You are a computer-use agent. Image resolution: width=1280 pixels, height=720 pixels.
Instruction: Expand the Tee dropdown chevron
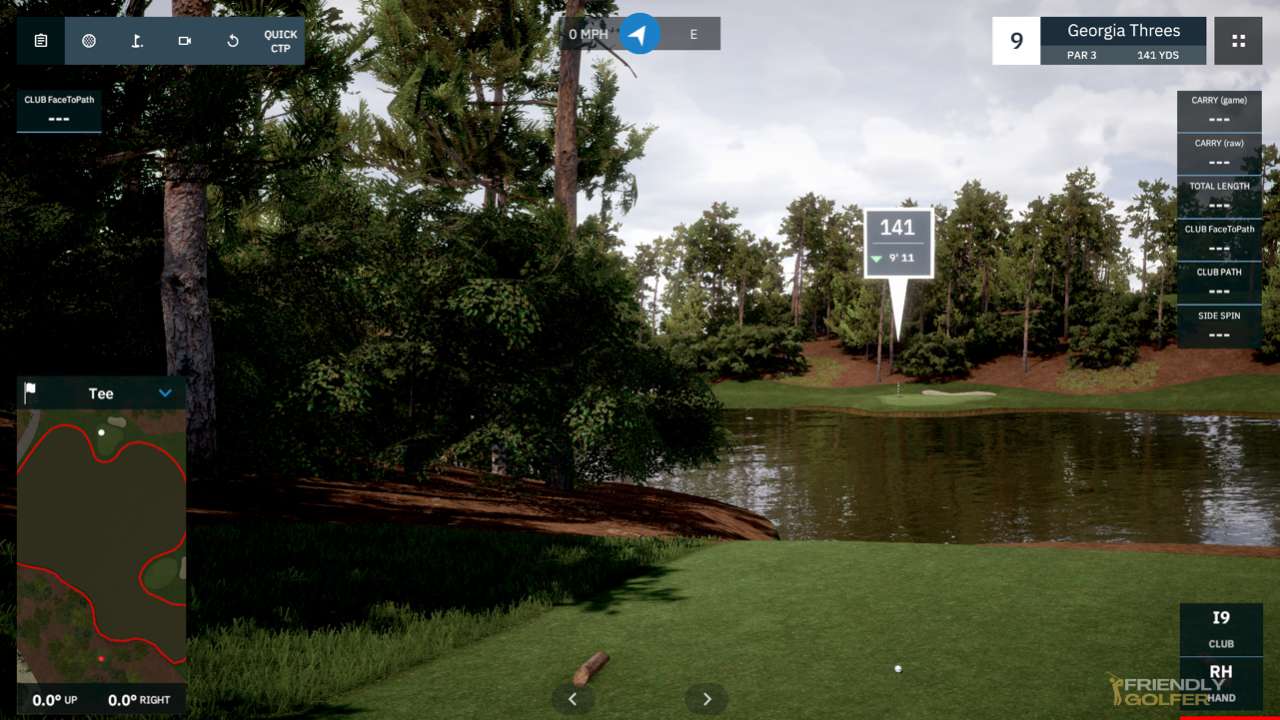click(x=166, y=393)
